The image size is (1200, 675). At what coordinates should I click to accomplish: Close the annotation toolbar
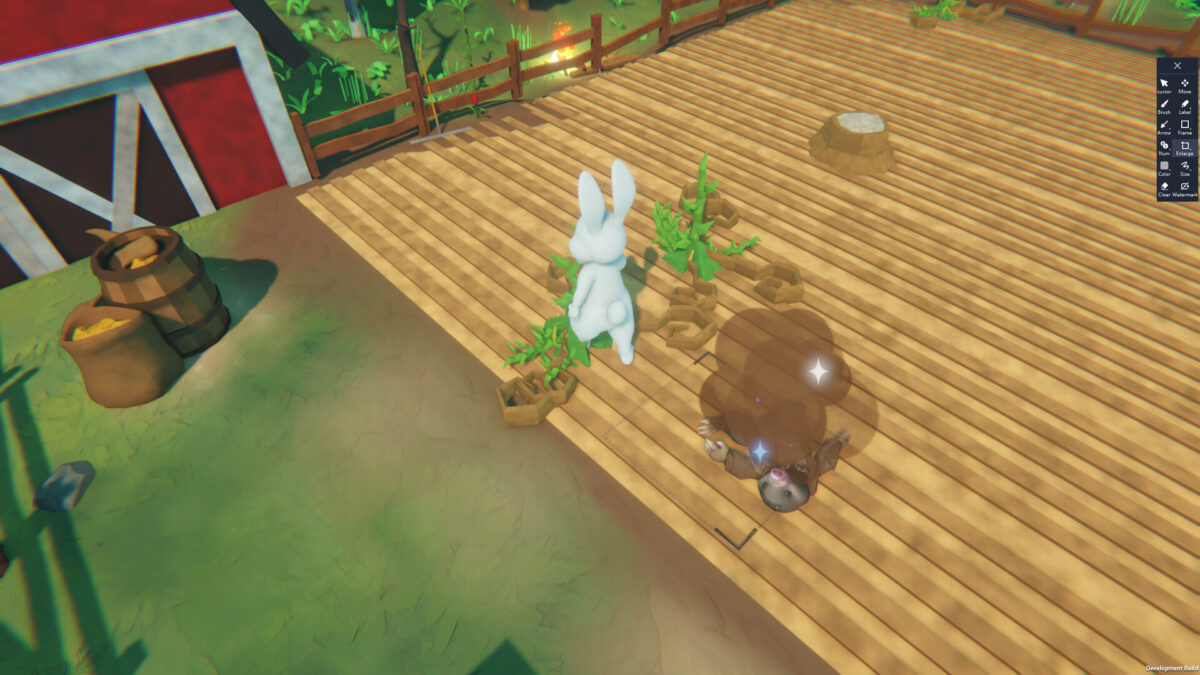pyautogui.click(x=1177, y=66)
